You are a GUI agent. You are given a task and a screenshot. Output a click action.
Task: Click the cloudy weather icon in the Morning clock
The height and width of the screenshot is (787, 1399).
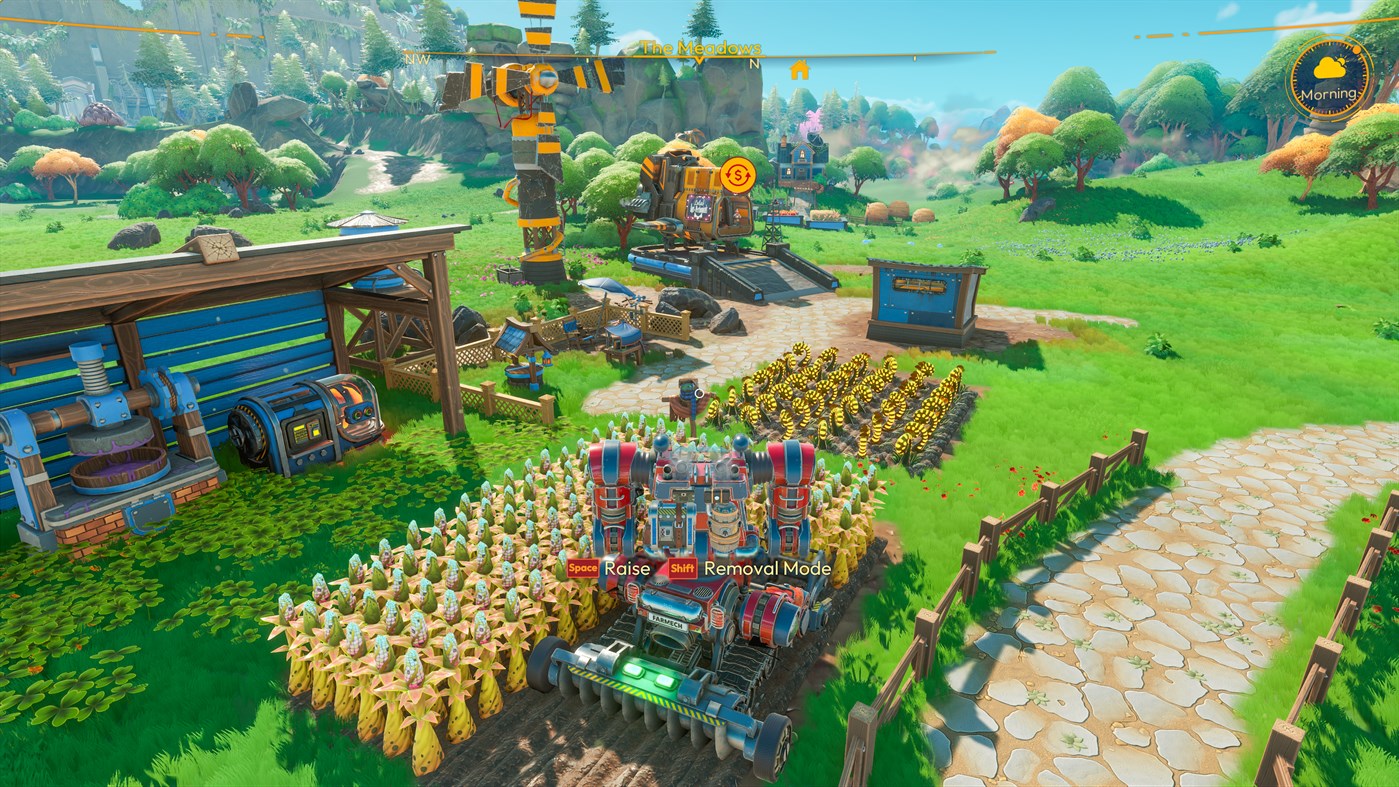click(1328, 68)
